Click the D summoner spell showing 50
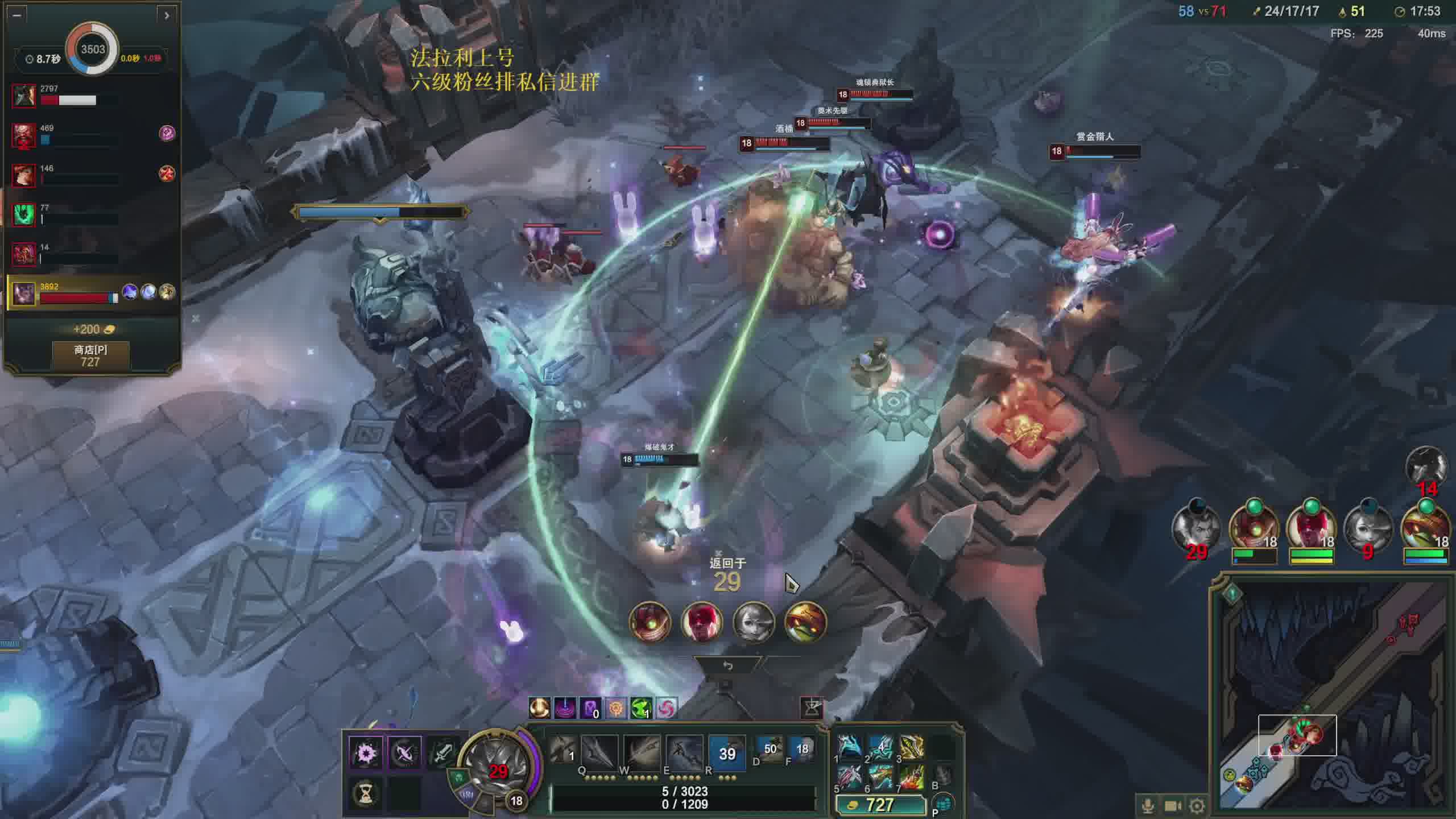The height and width of the screenshot is (819, 1456). pyautogui.click(x=770, y=748)
